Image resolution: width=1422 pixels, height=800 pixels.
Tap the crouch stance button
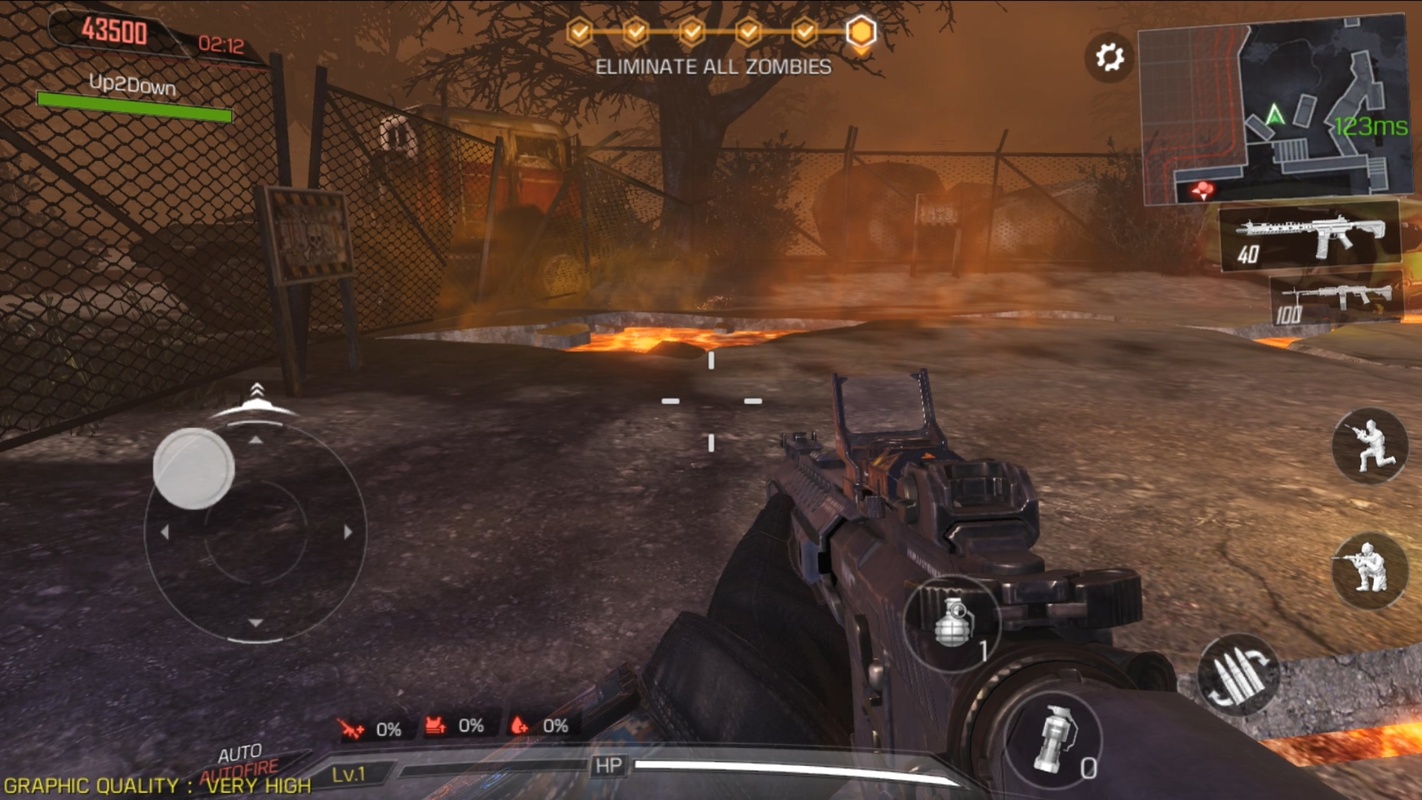1370,446
